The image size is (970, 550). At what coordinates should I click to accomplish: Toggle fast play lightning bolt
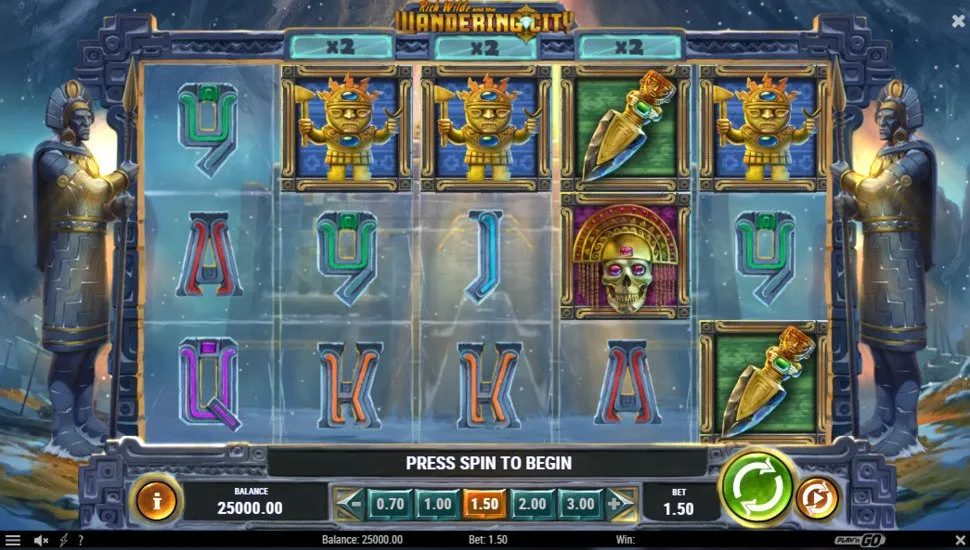(x=63, y=540)
